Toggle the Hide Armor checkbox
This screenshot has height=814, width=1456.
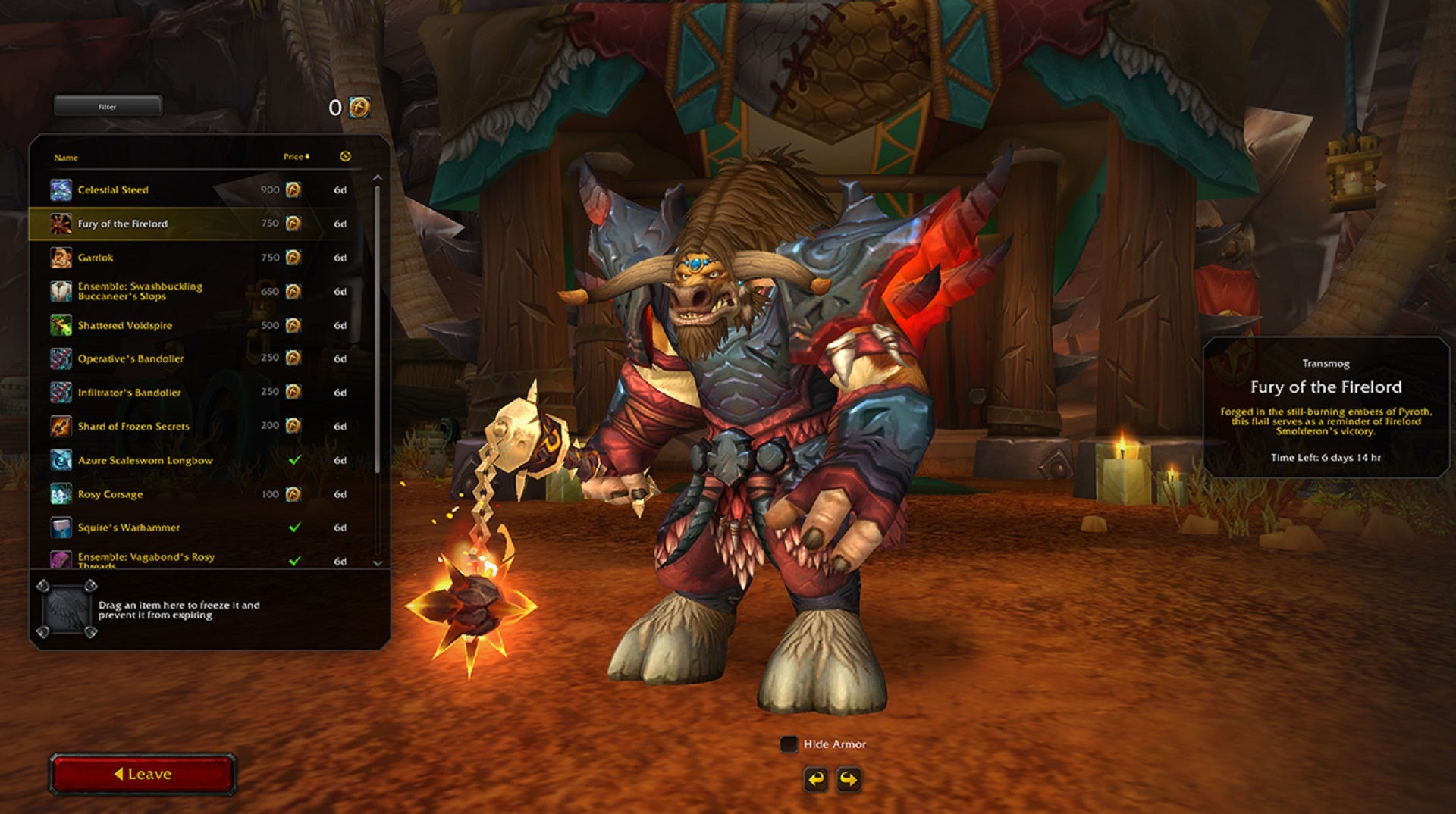point(789,744)
